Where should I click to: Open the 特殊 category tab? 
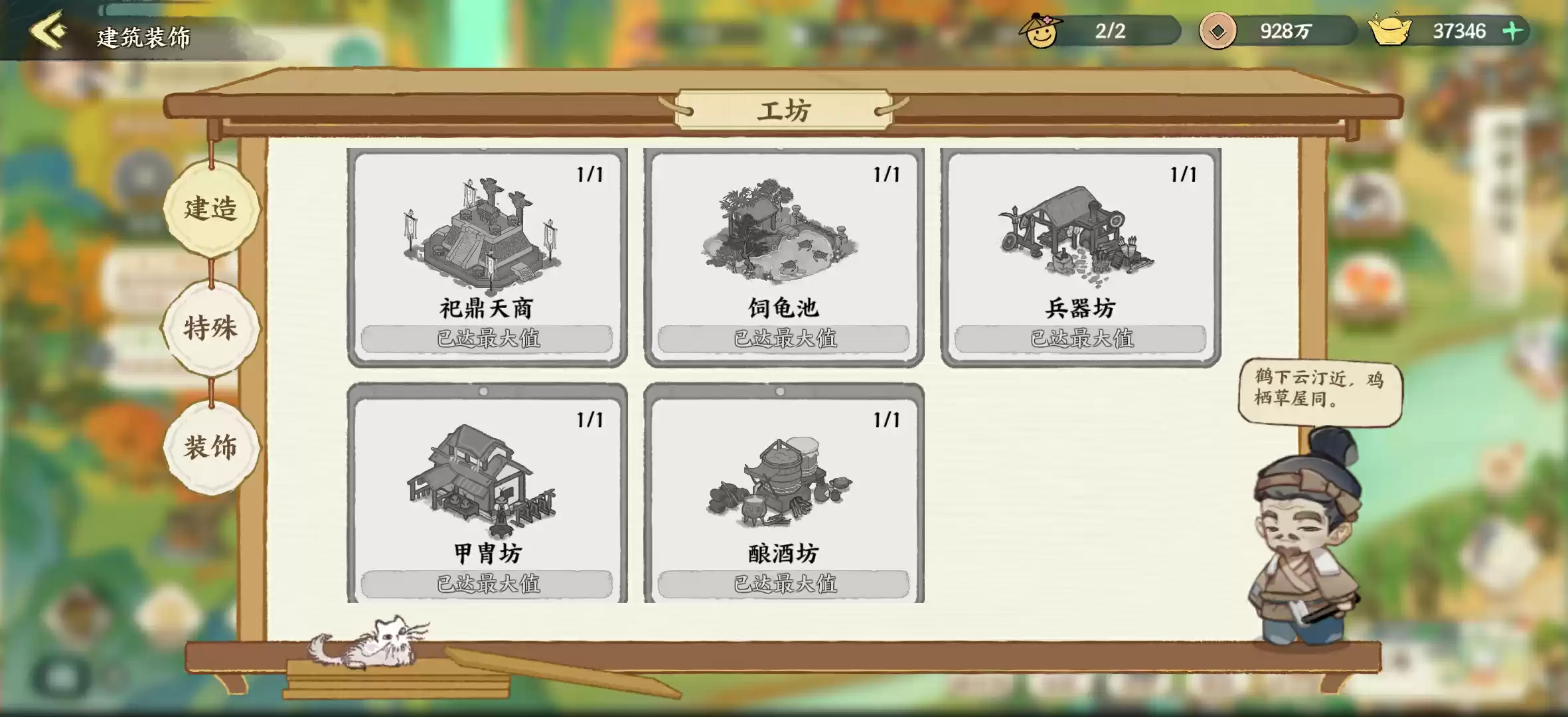pos(212,329)
